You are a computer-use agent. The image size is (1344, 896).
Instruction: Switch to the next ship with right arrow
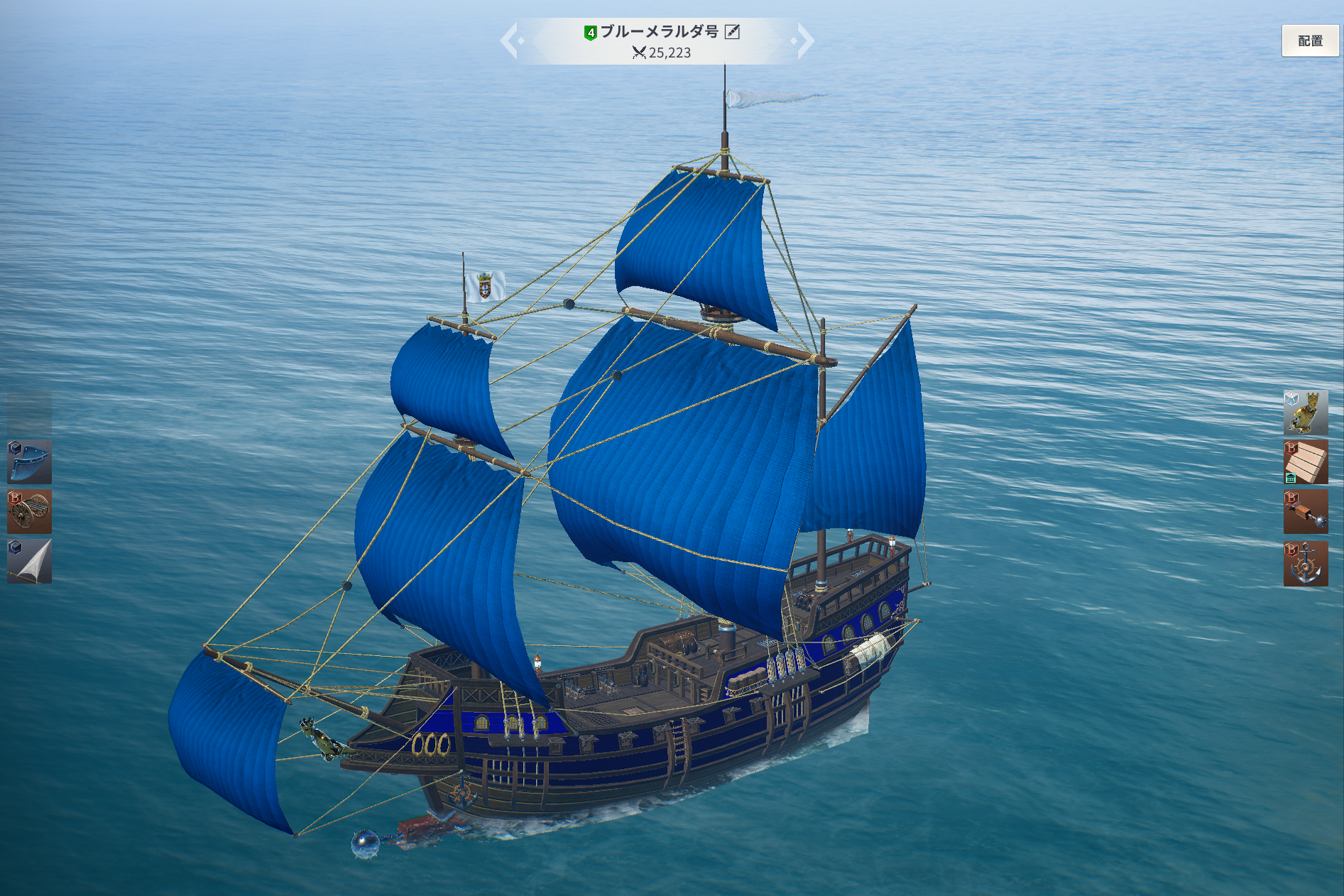click(805, 41)
